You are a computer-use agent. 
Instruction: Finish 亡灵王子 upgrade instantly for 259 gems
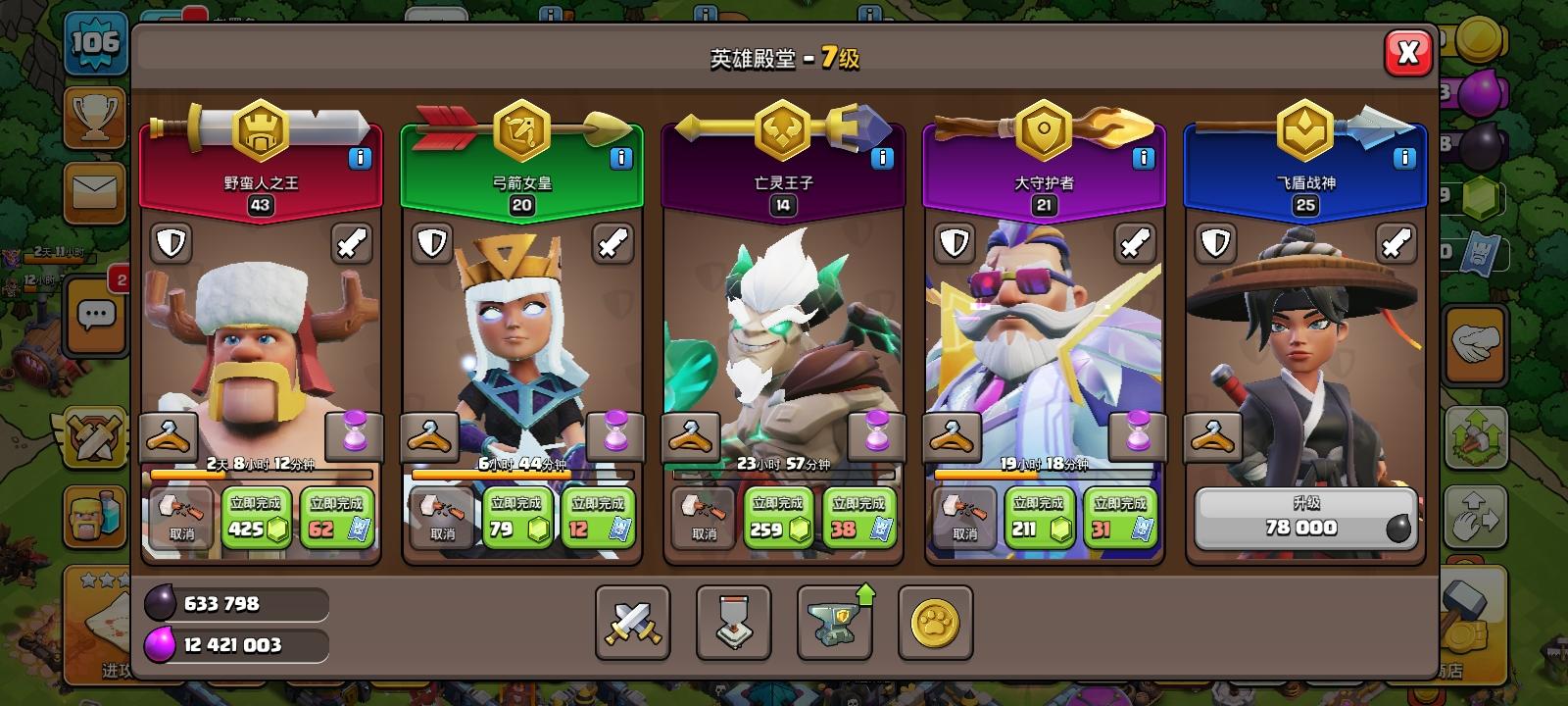pos(779,518)
